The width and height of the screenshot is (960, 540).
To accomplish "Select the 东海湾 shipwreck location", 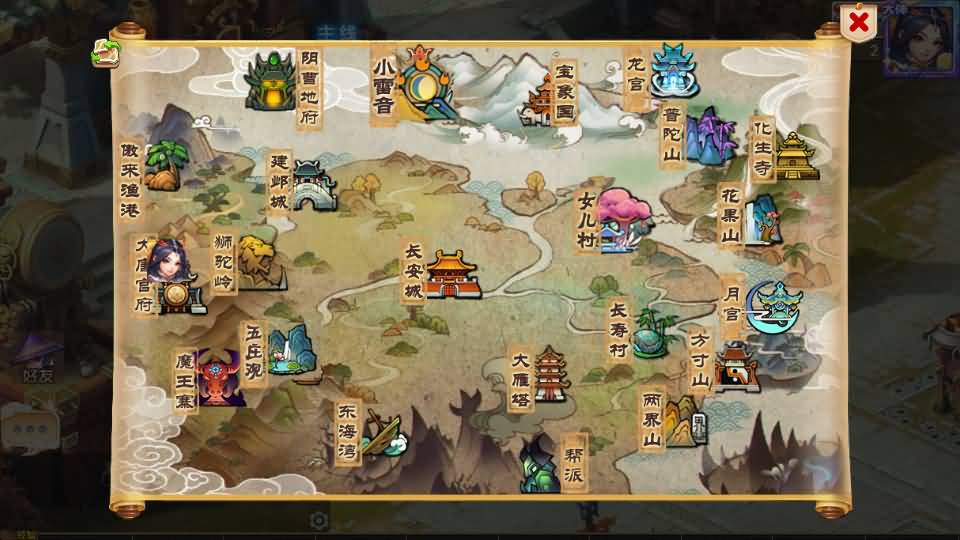I will [x=382, y=433].
